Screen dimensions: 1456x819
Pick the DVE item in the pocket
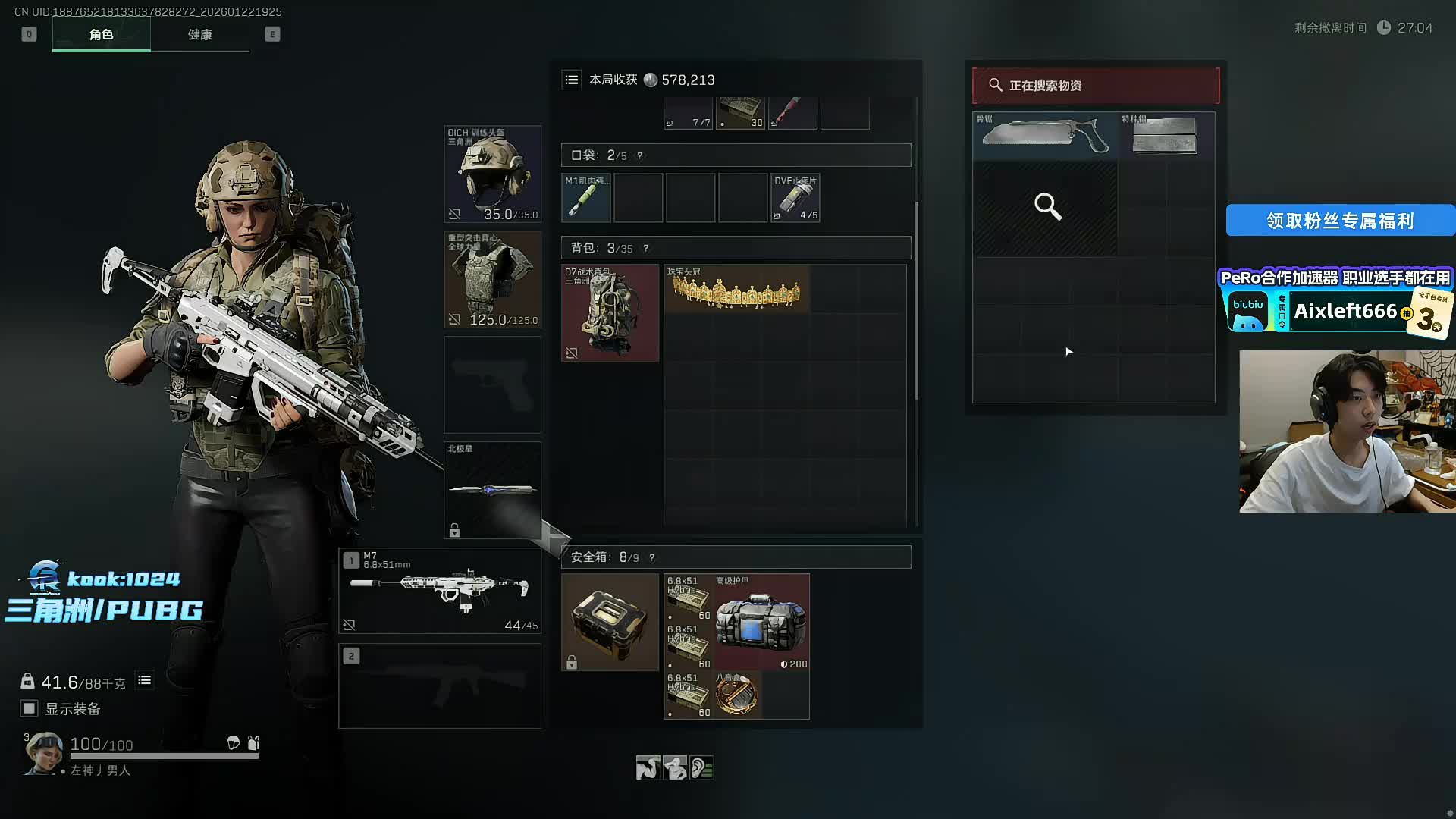(x=795, y=198)
